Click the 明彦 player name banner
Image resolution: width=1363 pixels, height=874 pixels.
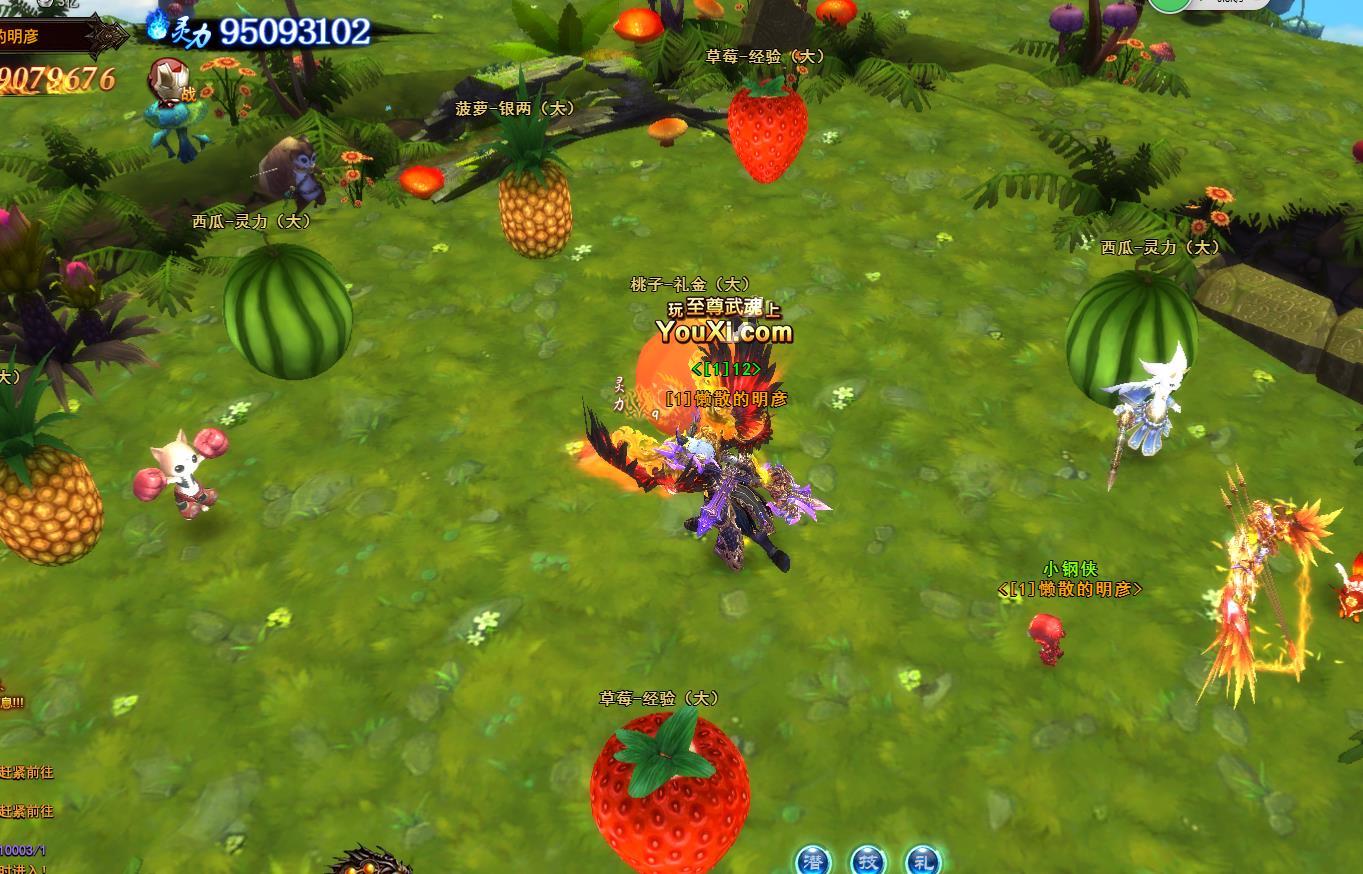click(45, 37)
